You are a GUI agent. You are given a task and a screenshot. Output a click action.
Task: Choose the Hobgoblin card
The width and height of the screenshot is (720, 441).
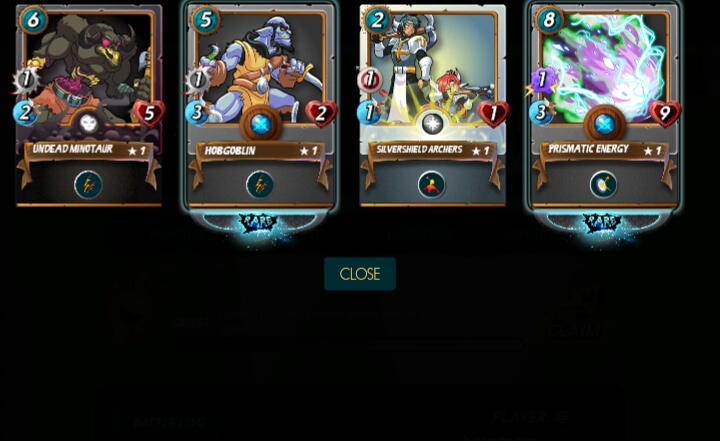260,90
